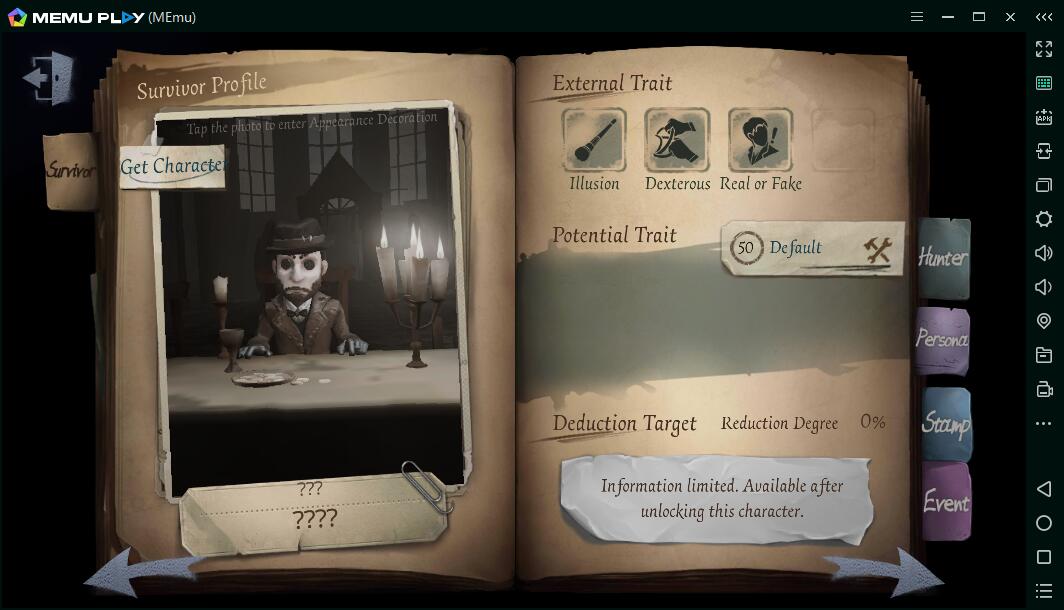Turn to the next character page
The width and height of the screenshot is (1064, 610).
coord(886,573)
